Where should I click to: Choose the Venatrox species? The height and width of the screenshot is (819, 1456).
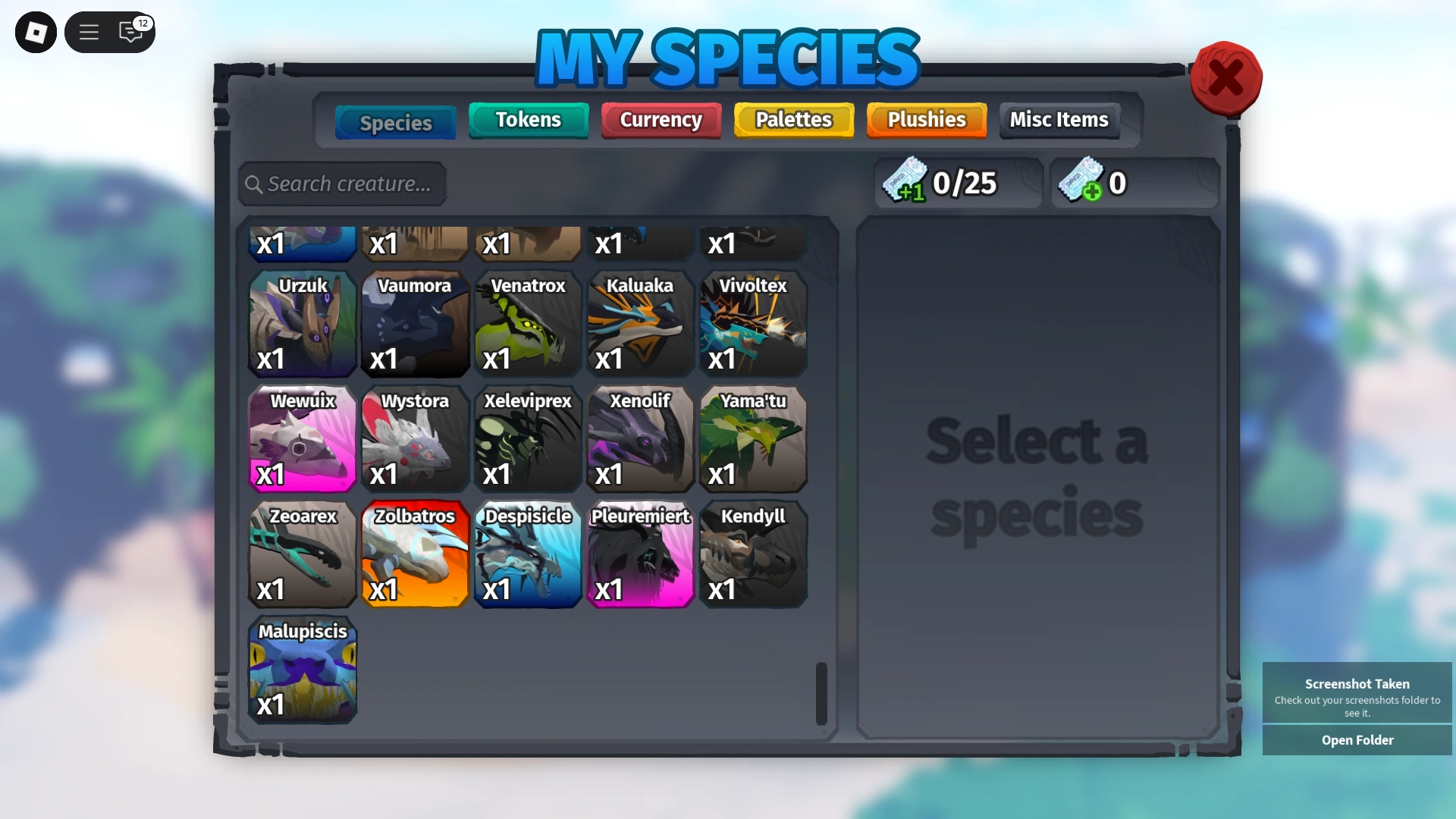pyautogui.click(x=528, y=325)
